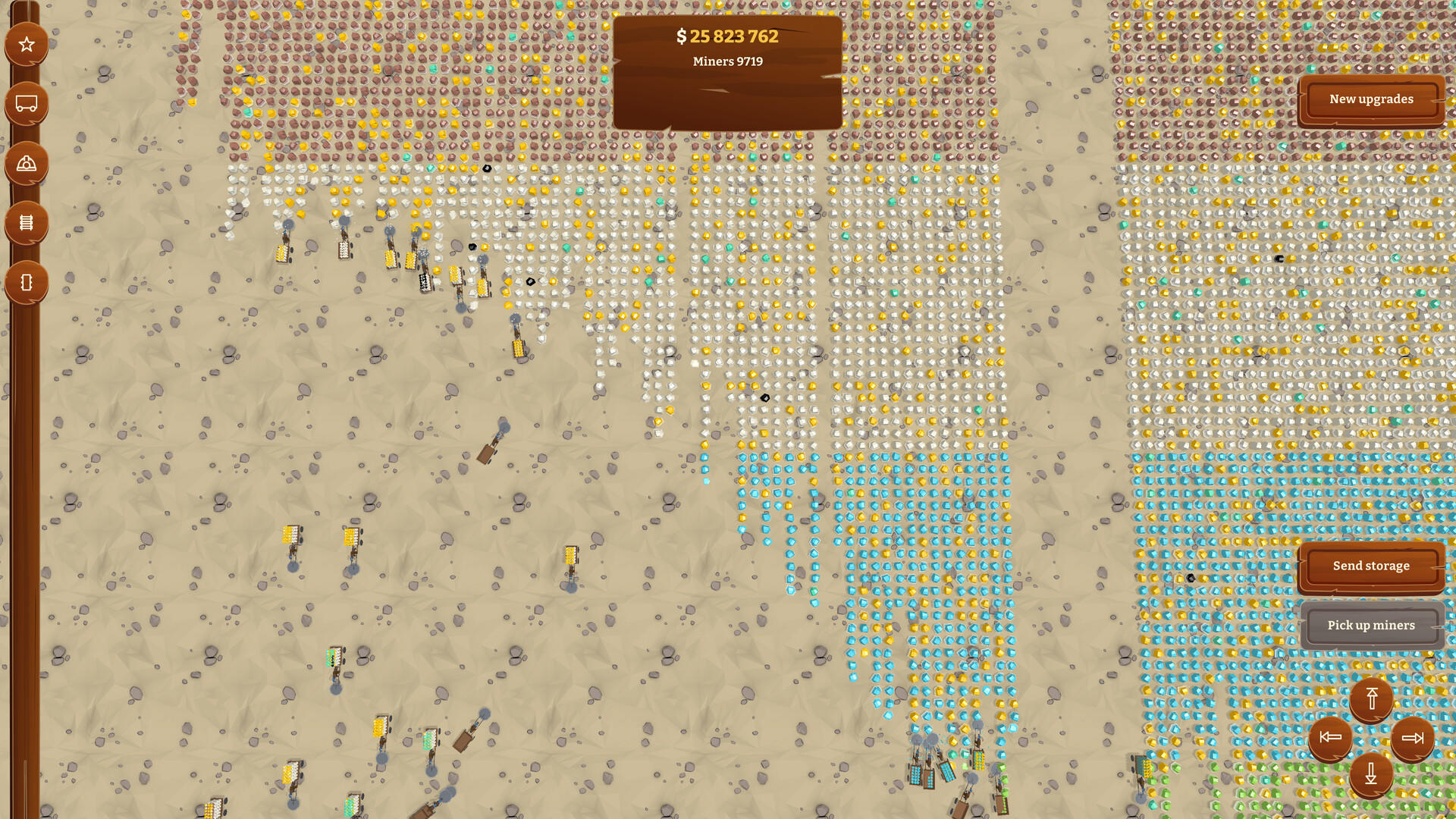Click the miner helmet icon in sidebar
Image resolution: width=1456 pixels, height=819 pixels.
coord(26,162)
